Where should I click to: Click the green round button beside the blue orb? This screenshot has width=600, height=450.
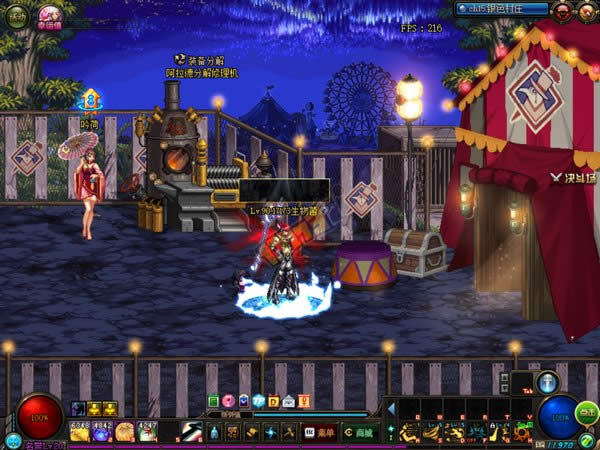point(587,411)
